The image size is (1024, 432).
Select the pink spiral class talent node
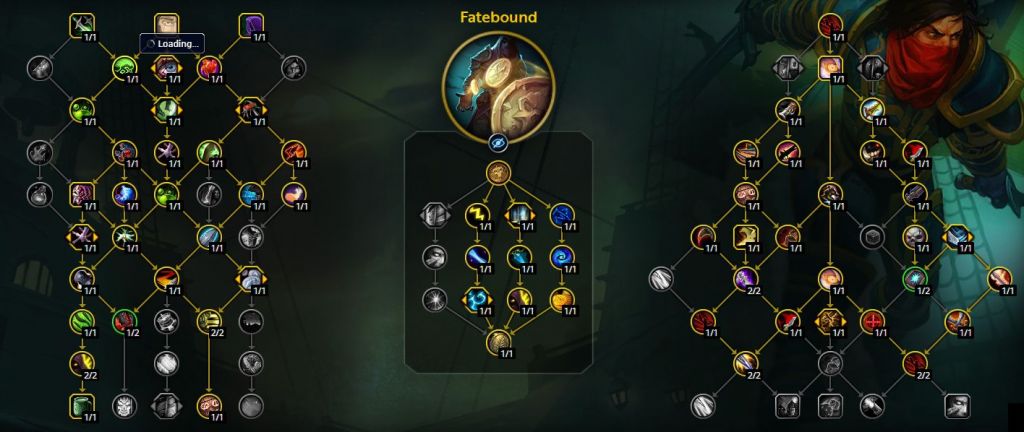209,405
